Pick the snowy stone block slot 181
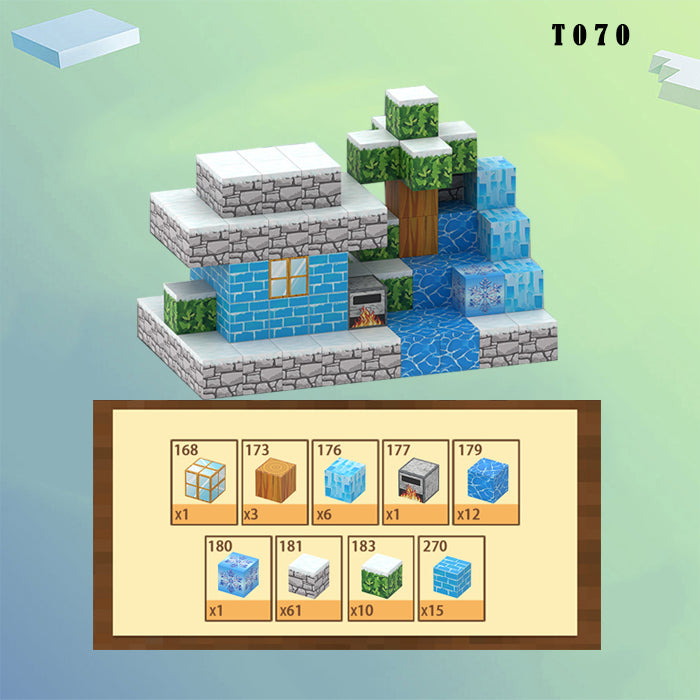 pyautogui.click(x=310, y=578)
